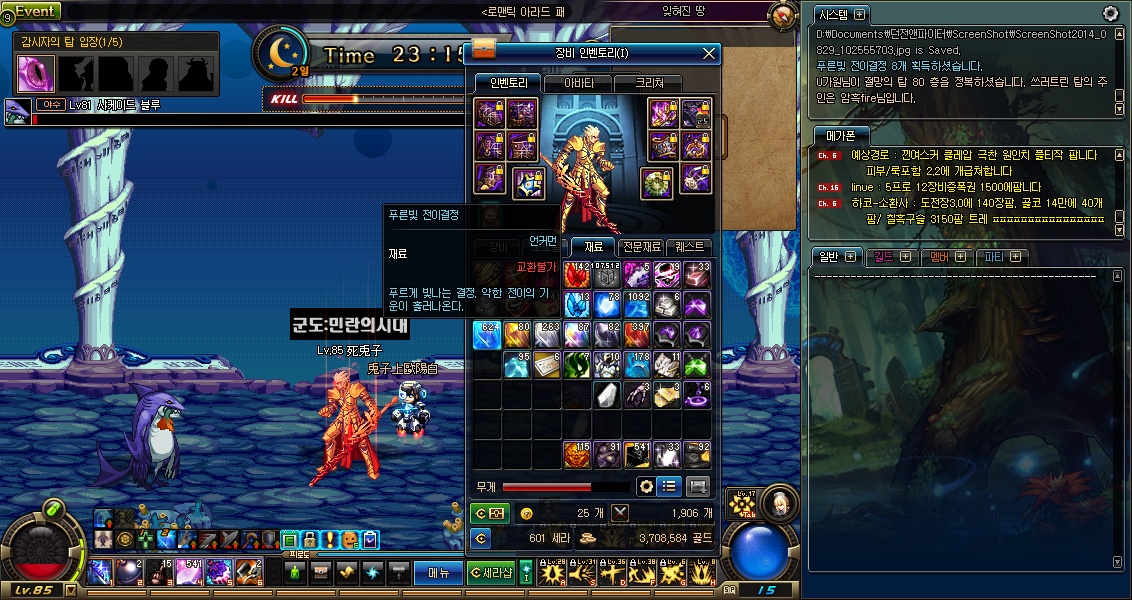The height and width of the screenshot is (600, 1132).
Task: Select the orange golem item stack of 115
Action: (578, 455)
